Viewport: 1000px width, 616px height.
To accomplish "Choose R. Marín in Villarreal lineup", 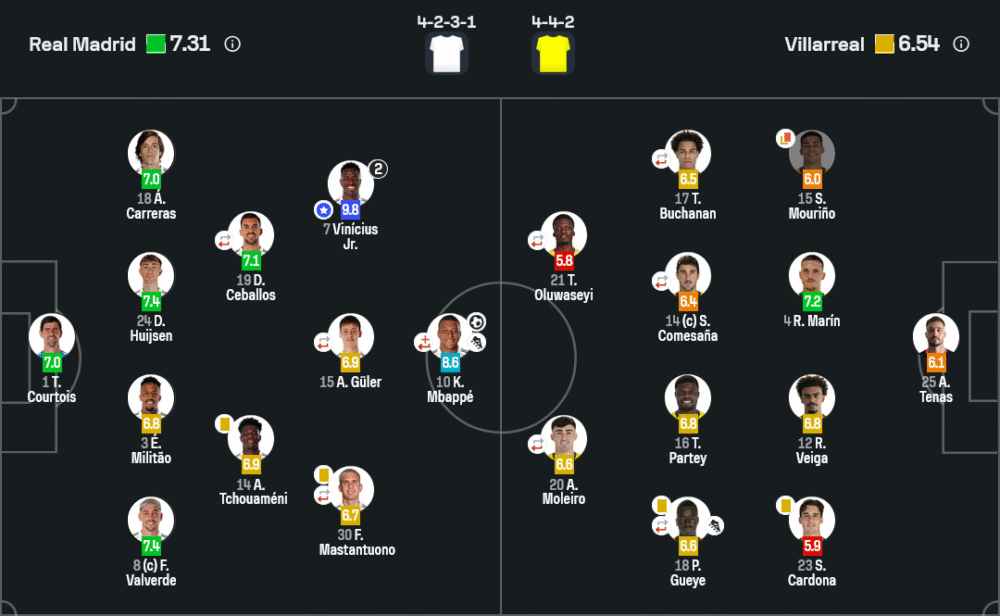I will point(811,276).
